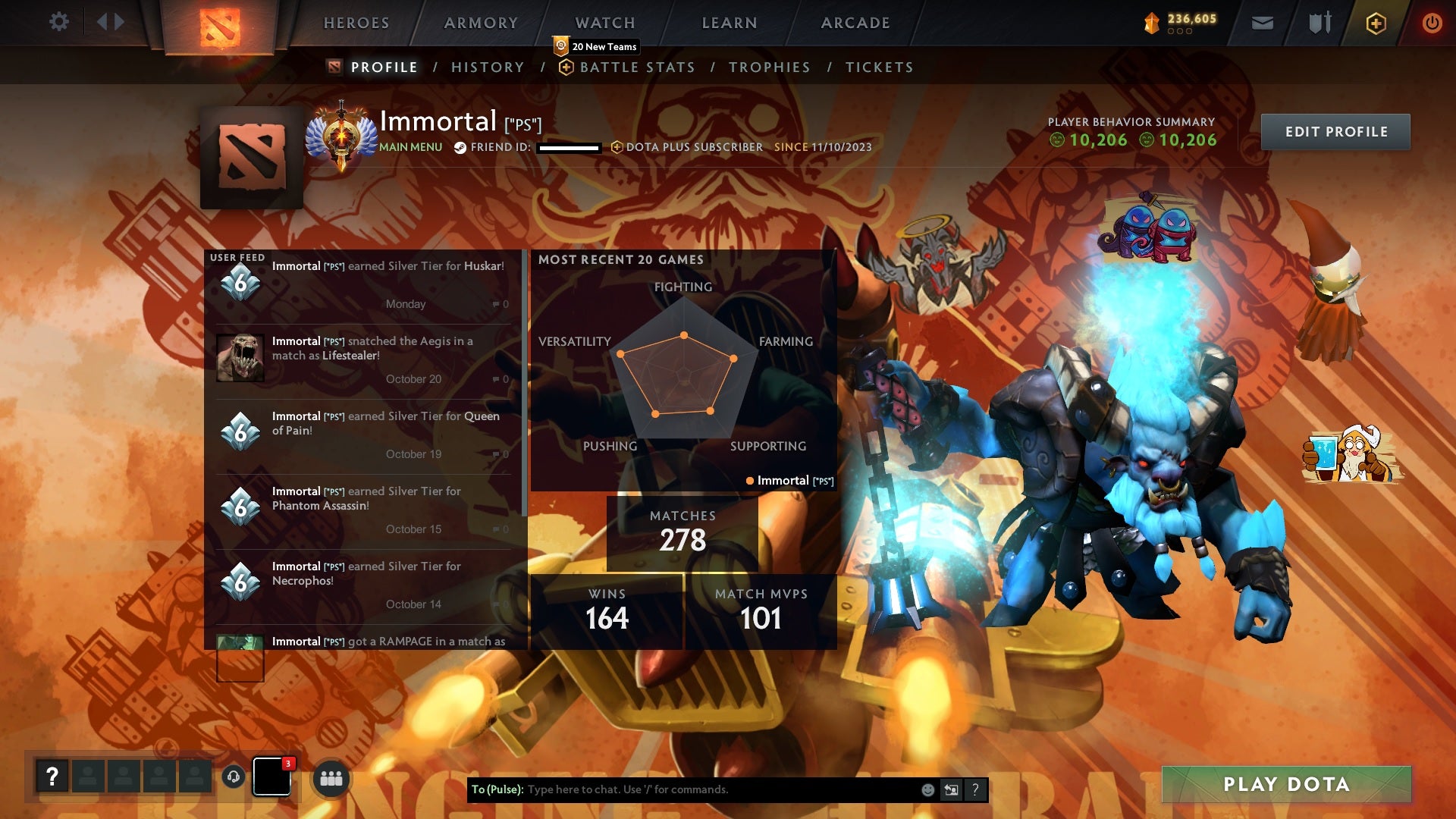Toggle the Immortal legend below the radar chart
Screen dimensions: 1456x819
pos(789,480)
